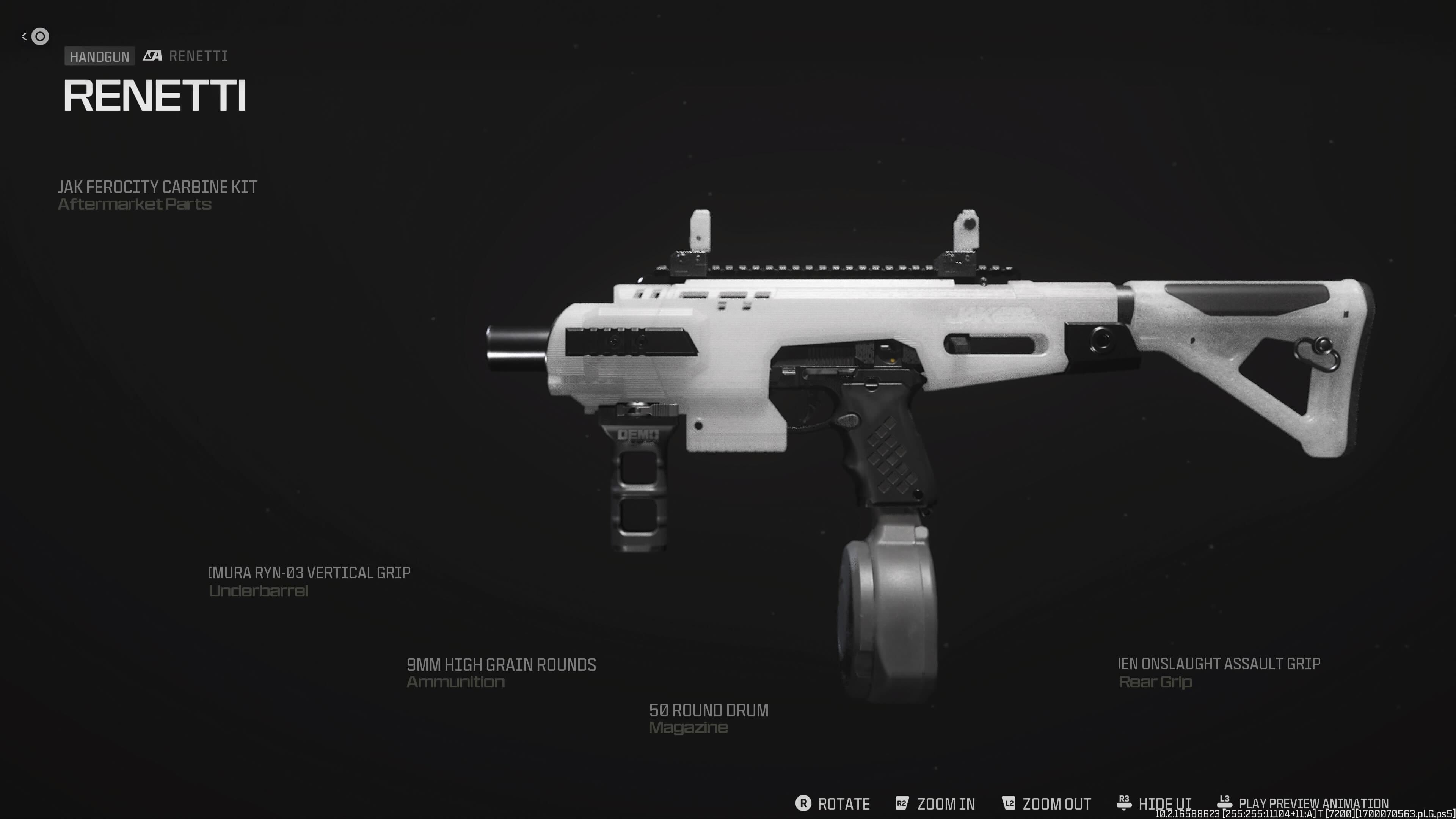This screenshot has height=819, width=1456.
Task: Click the circle back icon top-left
Action: pos(40,36)
